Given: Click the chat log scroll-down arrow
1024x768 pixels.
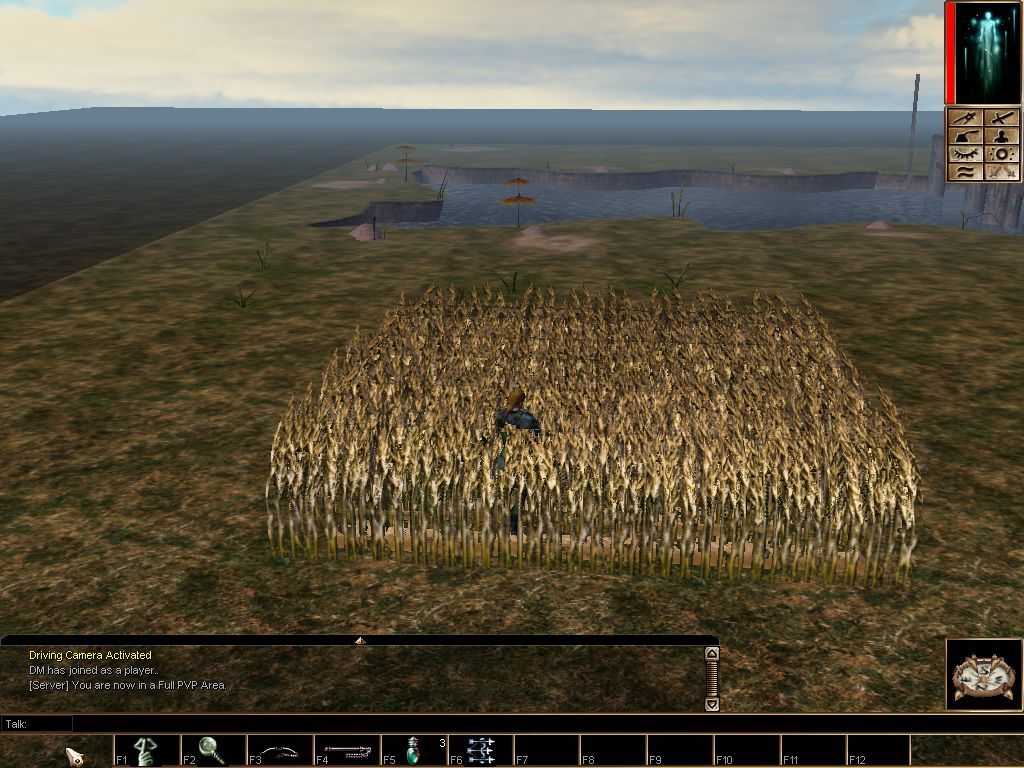Looking at the screenshot, I should point(712,703).
